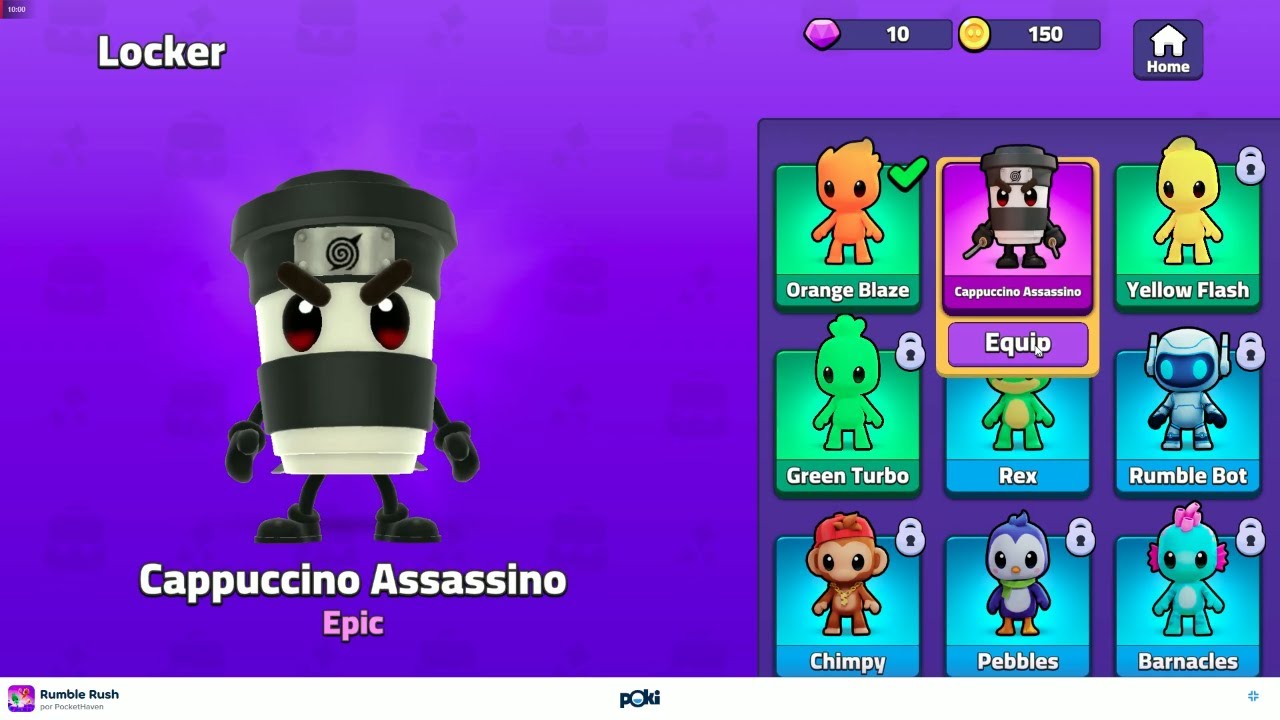This screenshot has height=720, width=1280.
Task: Equip the Cappuccino Assassino skin
Action: [x=1017, y=344]
